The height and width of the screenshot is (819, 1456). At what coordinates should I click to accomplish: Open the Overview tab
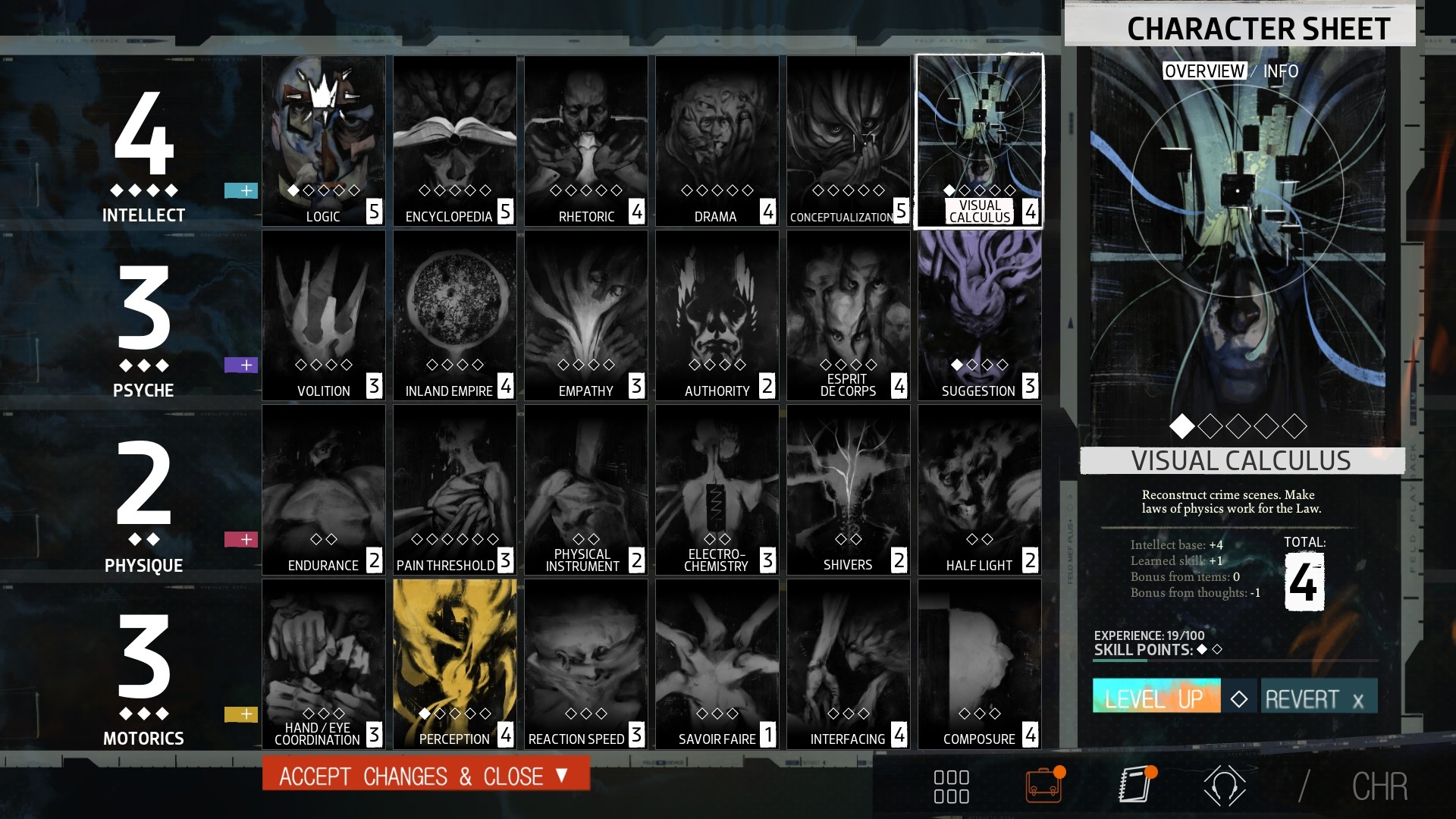pos(1204,71)
